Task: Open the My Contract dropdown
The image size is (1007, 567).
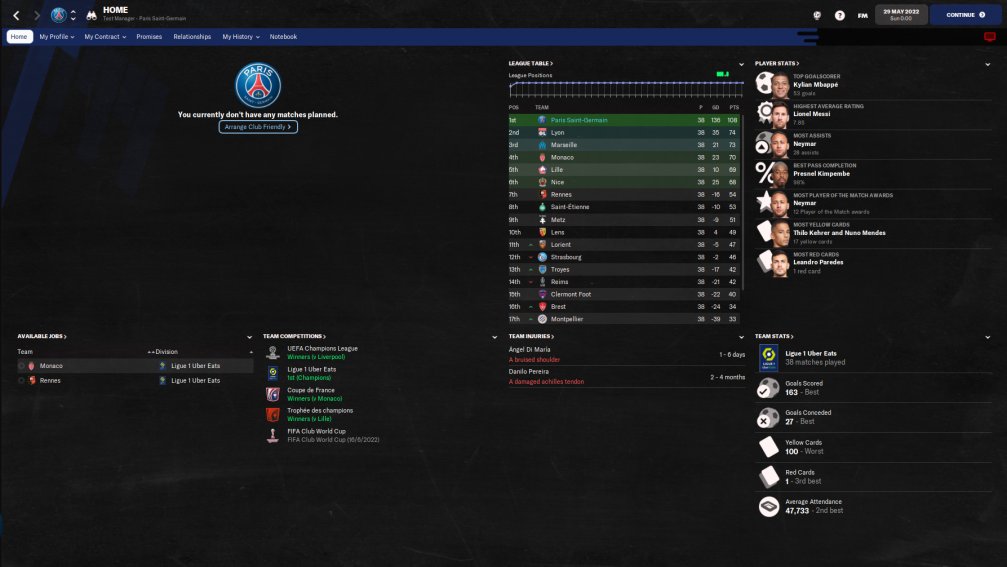Action: click(x=105, y=37)
